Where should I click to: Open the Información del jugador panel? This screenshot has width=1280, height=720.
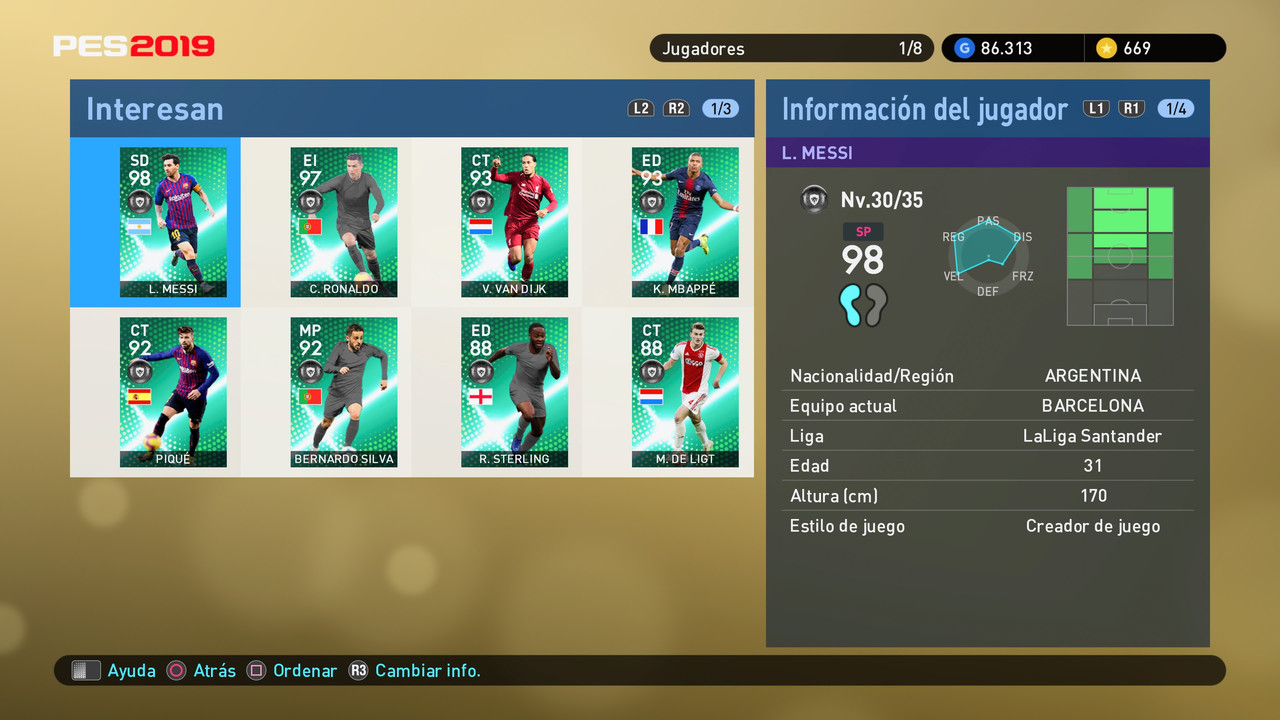point(925,108)
